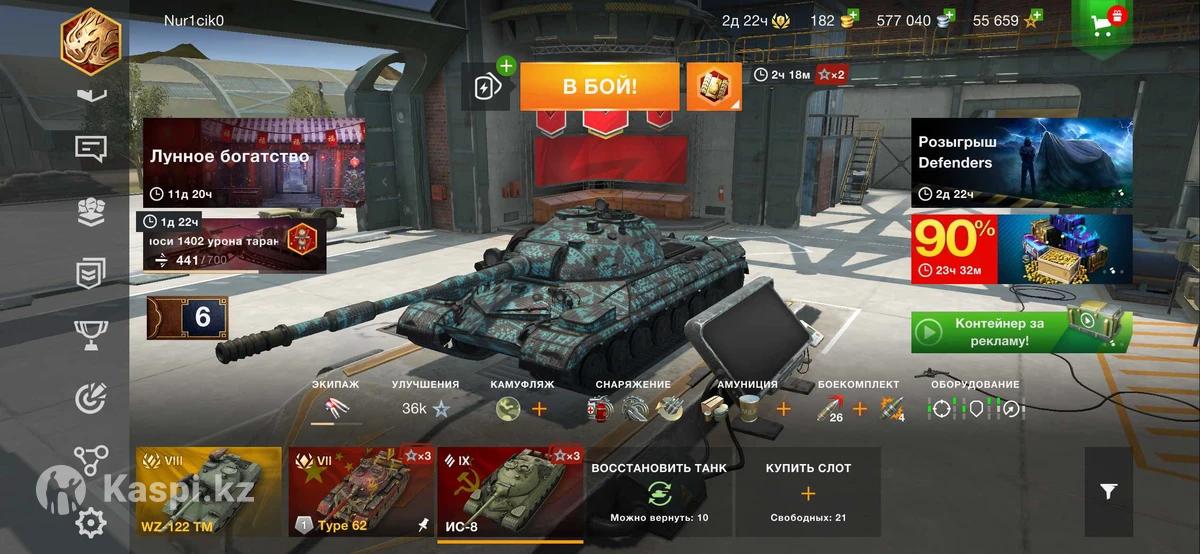Open the settings gear icon
Image resolution: width=1200 pixels, height=554 pixels.
click(91, 522)
